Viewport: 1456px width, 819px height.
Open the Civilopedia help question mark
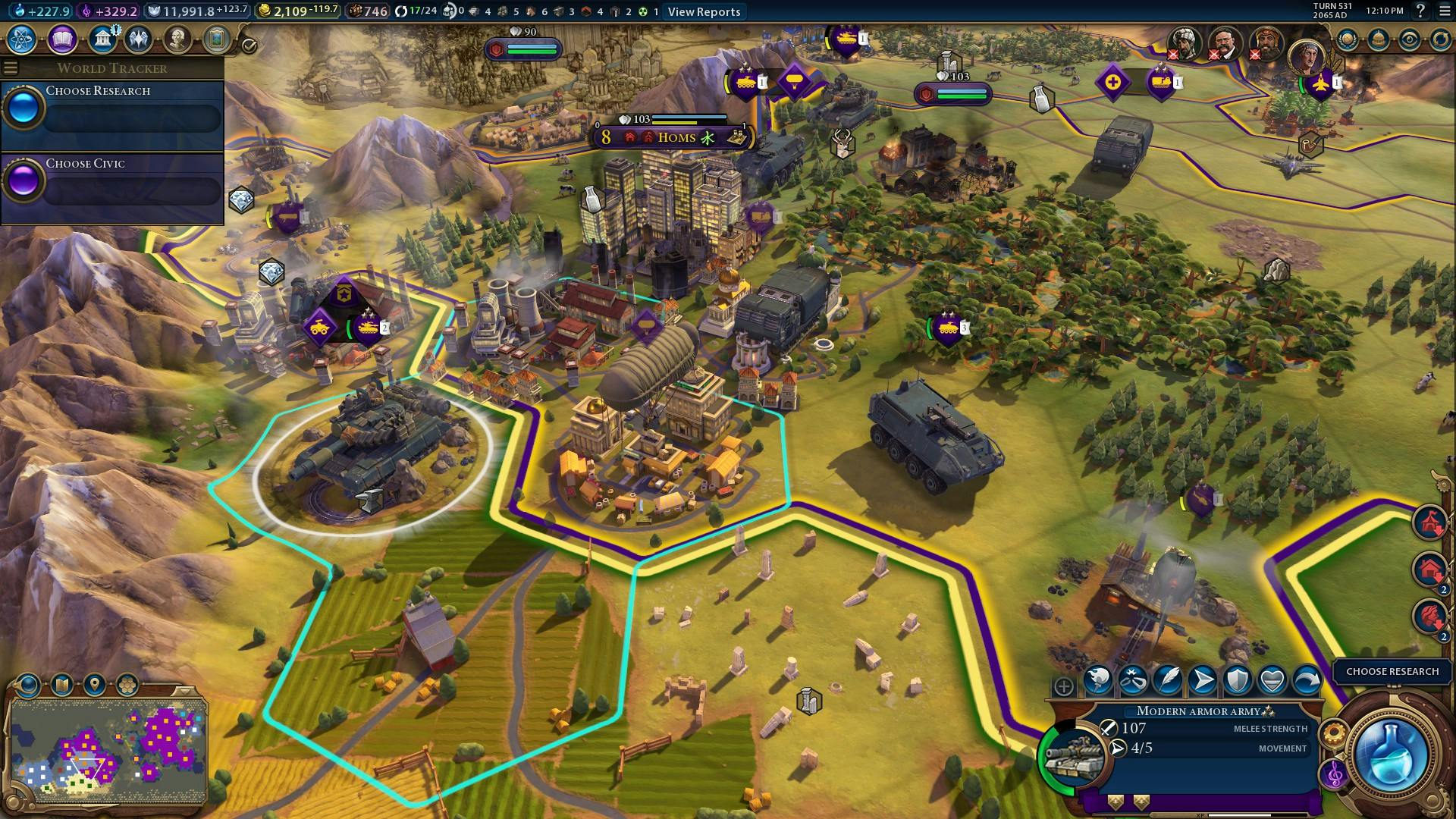[x=1420, y=11]
